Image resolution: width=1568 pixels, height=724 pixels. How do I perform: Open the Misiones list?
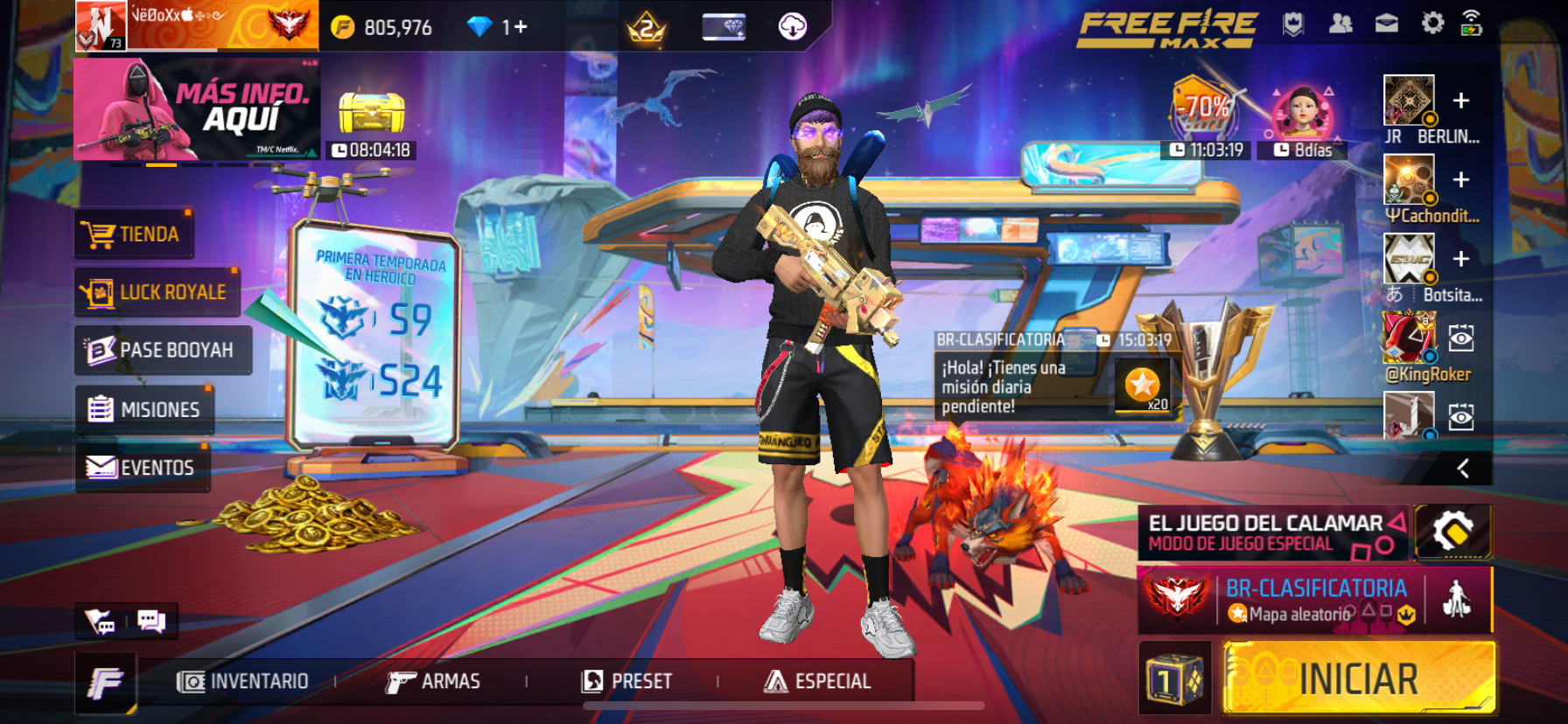(144, 409)
